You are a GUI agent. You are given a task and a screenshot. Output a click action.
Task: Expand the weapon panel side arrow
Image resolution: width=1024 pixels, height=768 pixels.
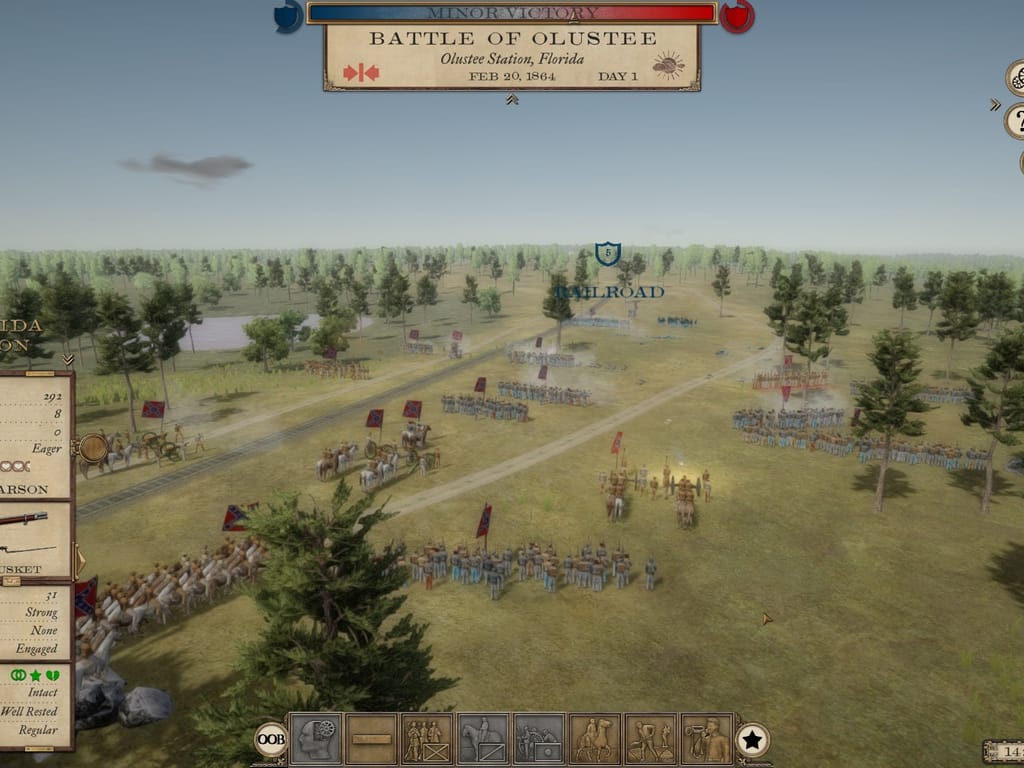click(x=80, y=560)
